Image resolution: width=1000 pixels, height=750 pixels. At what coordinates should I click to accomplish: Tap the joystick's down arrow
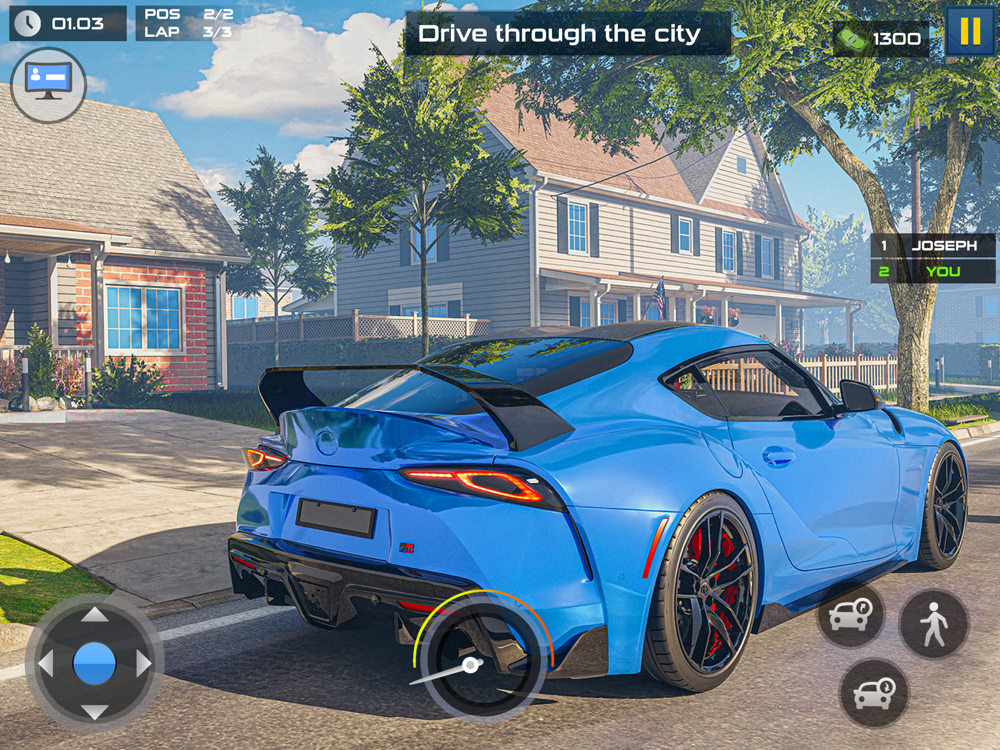coord(94,711)
